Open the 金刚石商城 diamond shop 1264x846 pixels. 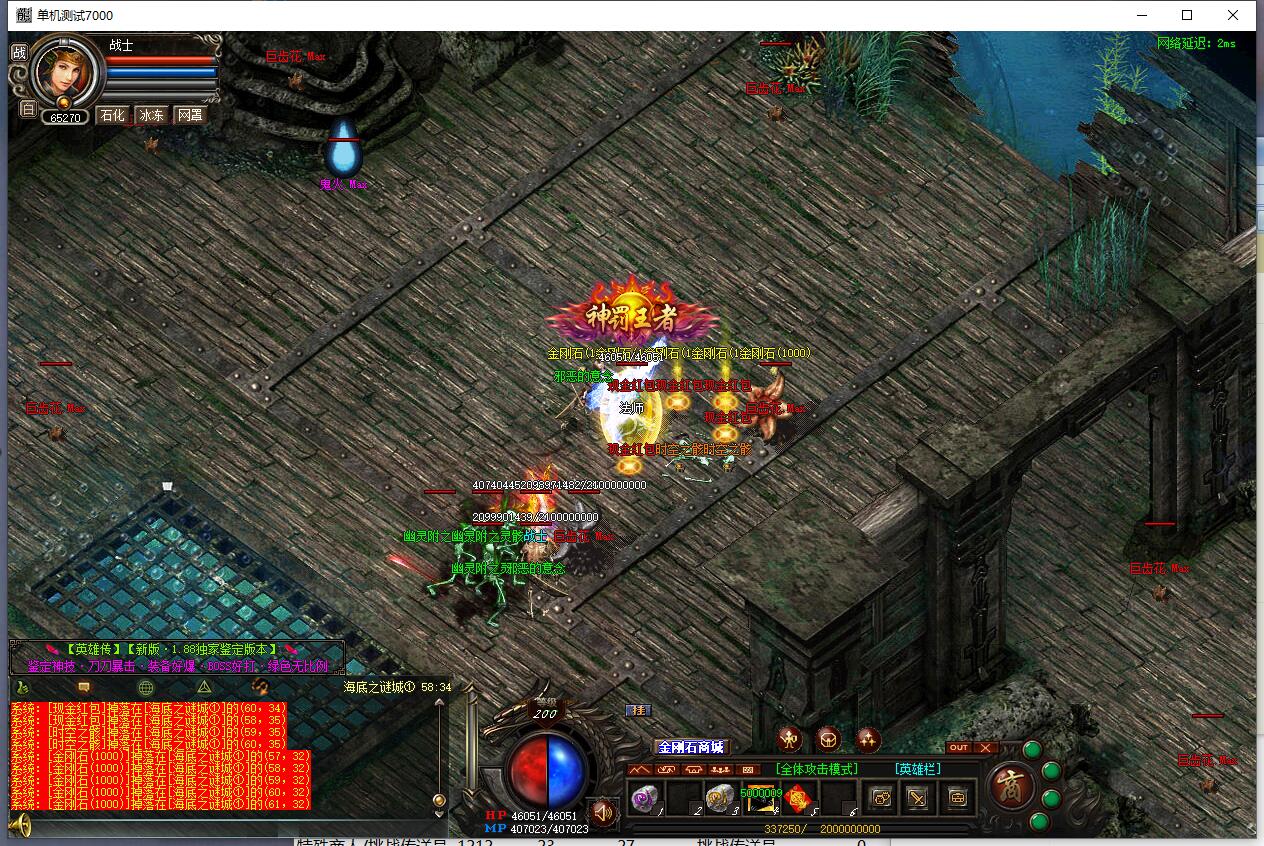(x=690, y=747)
